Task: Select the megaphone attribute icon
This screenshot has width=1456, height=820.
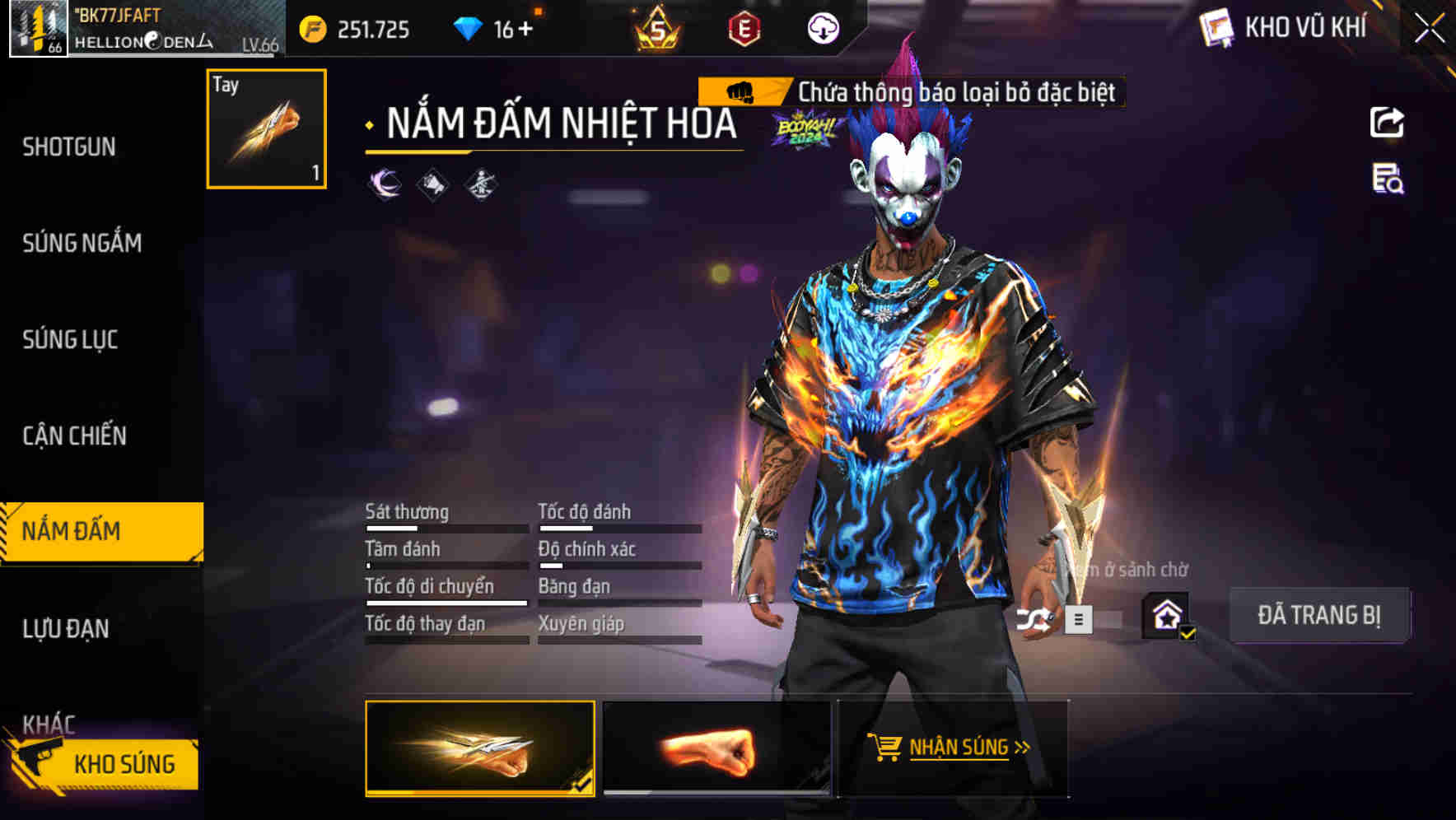Action: 431,183
